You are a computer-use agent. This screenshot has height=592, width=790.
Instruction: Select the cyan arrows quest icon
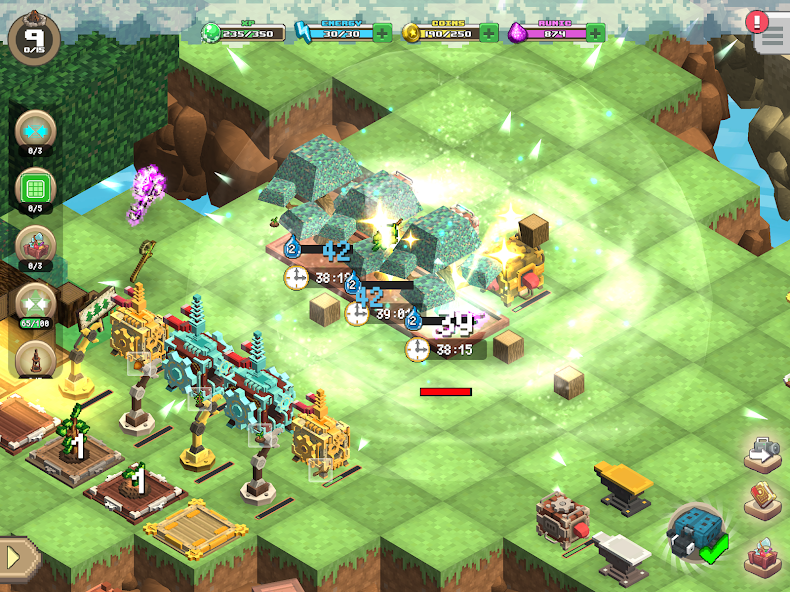pyautogui.click(x=35, y=132)
